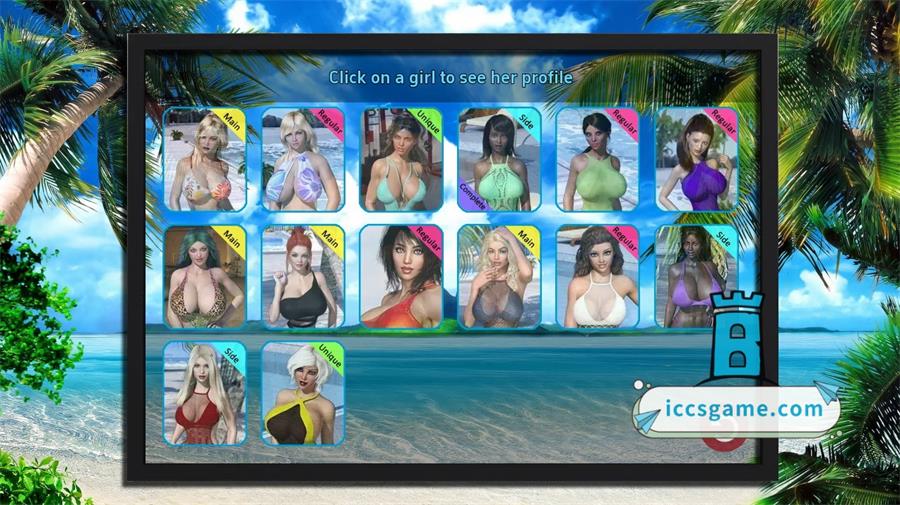
Task: Open the brunette in the white top's profile
Action: pos(597,277)
